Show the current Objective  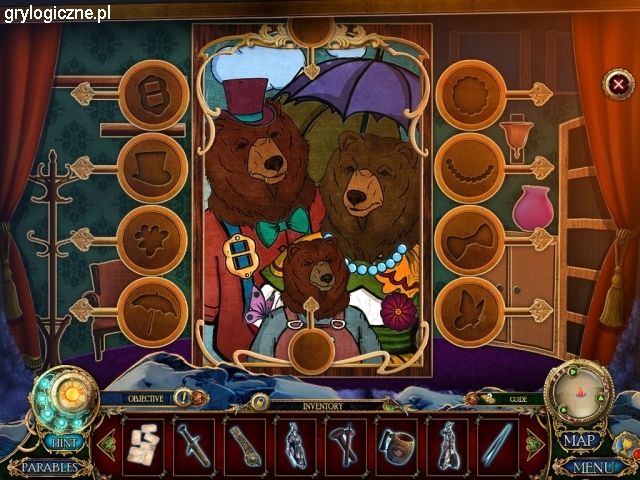click(152, 398)
